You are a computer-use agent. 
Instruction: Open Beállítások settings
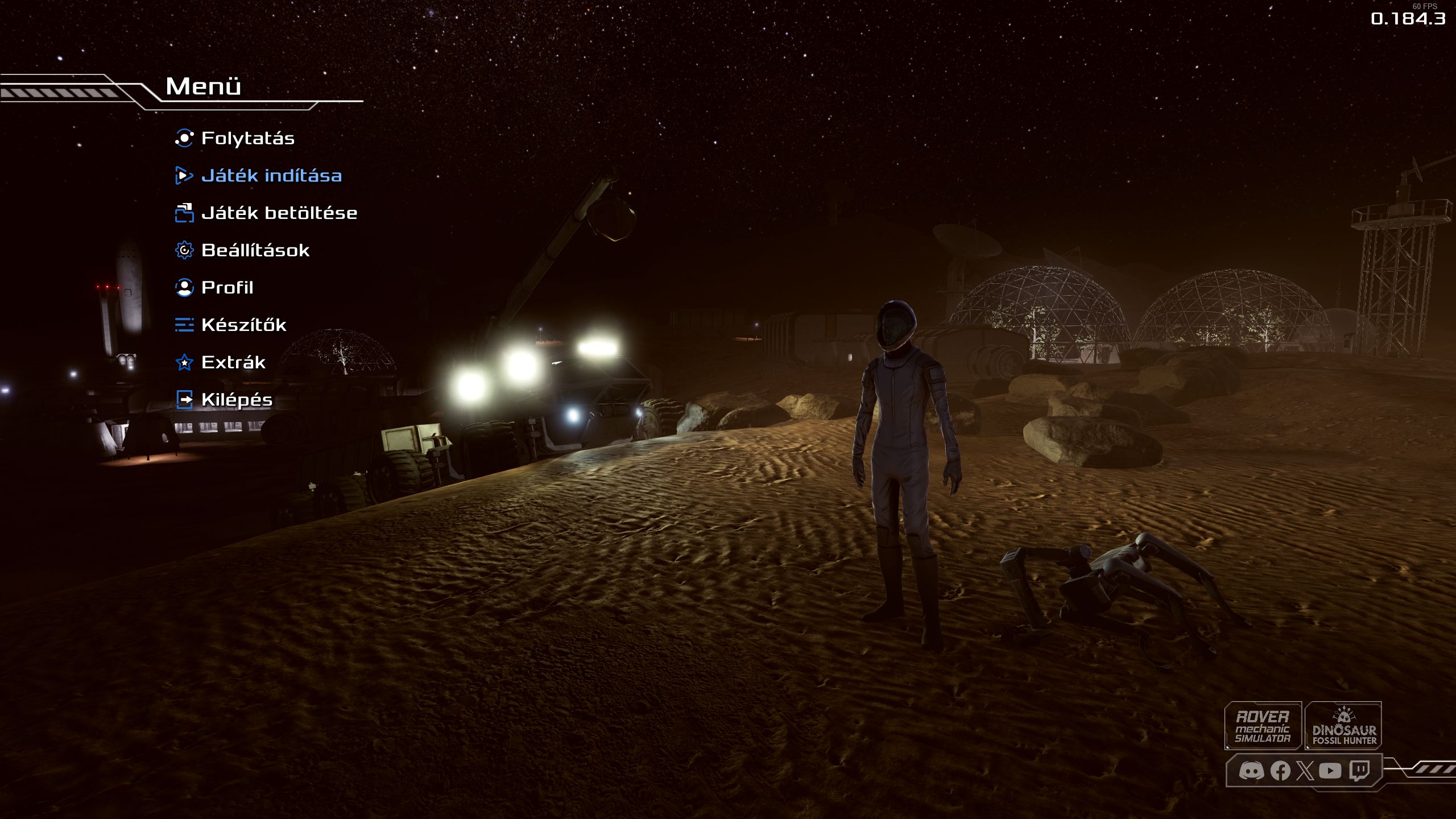[x=255, y=250]
